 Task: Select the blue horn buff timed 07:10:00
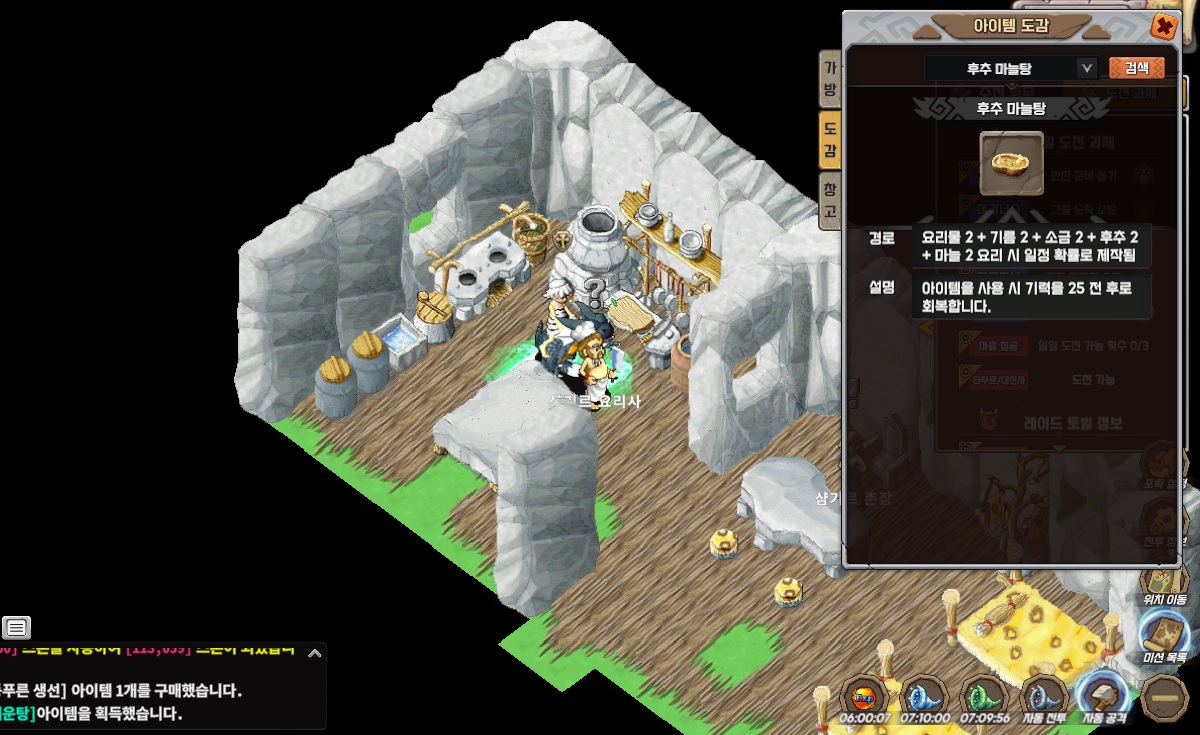point(924,695)
